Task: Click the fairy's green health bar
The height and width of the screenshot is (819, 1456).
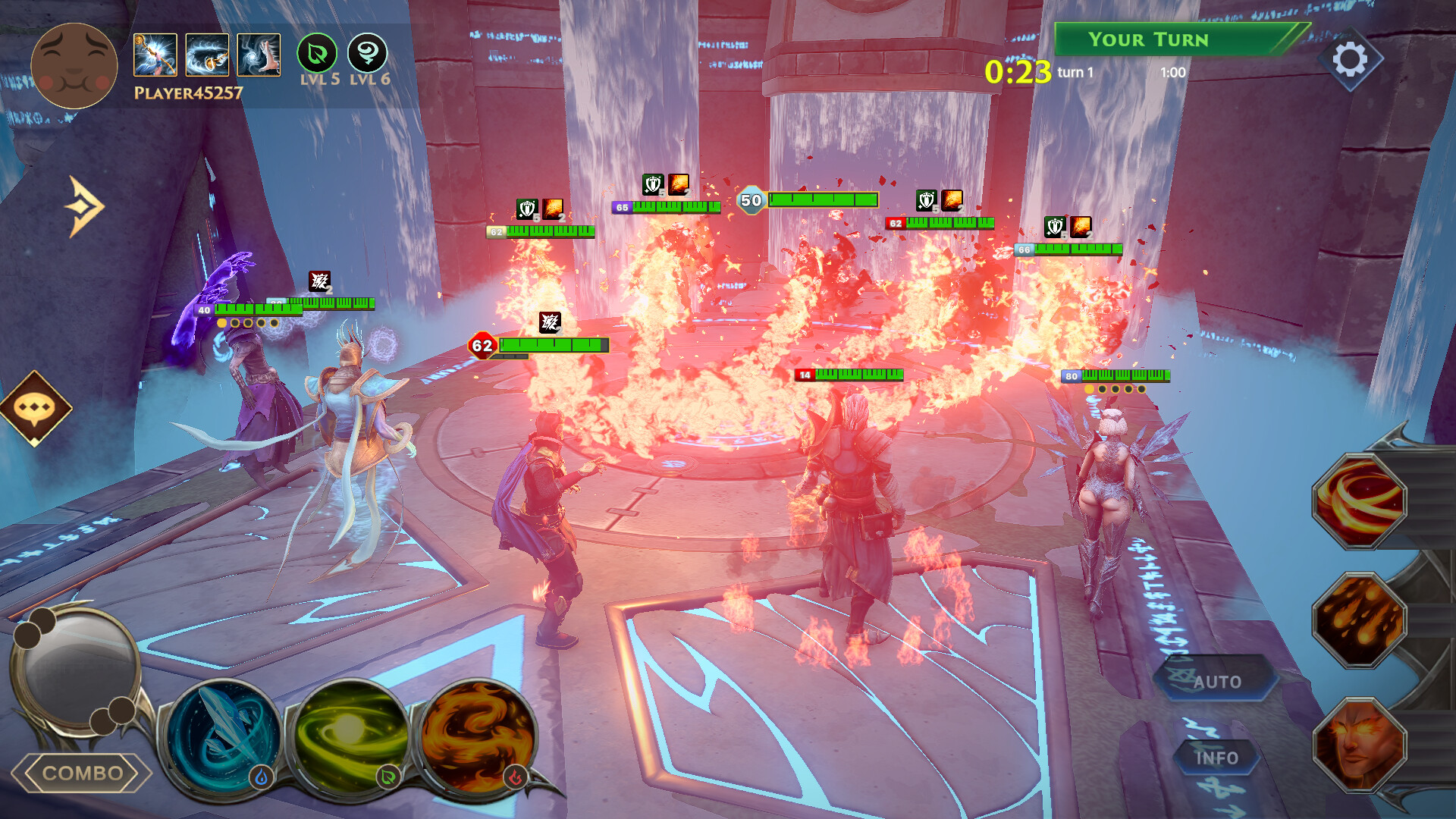Action: (1128, 377)
